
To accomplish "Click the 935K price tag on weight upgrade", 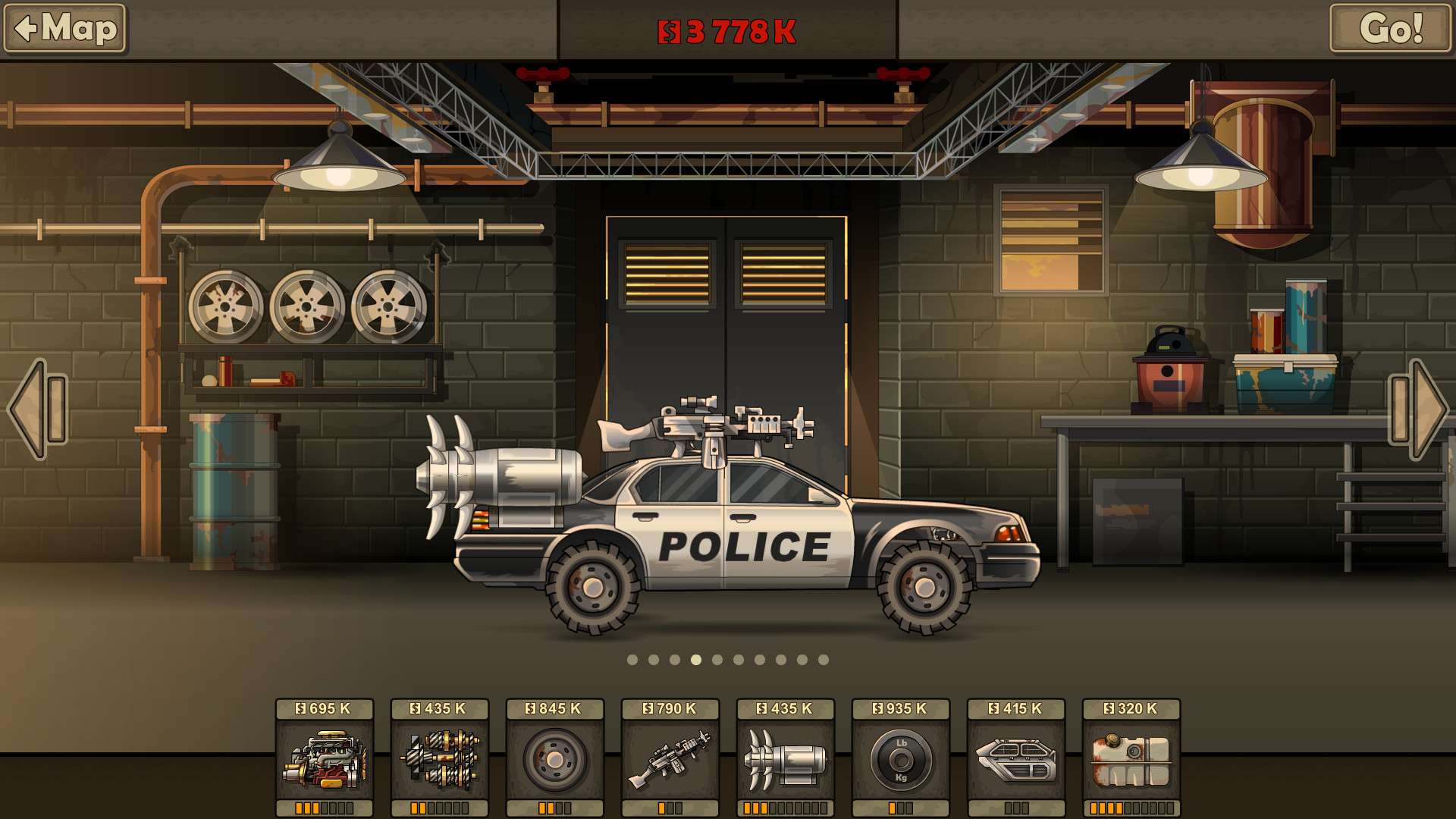I will click(901, 711).
